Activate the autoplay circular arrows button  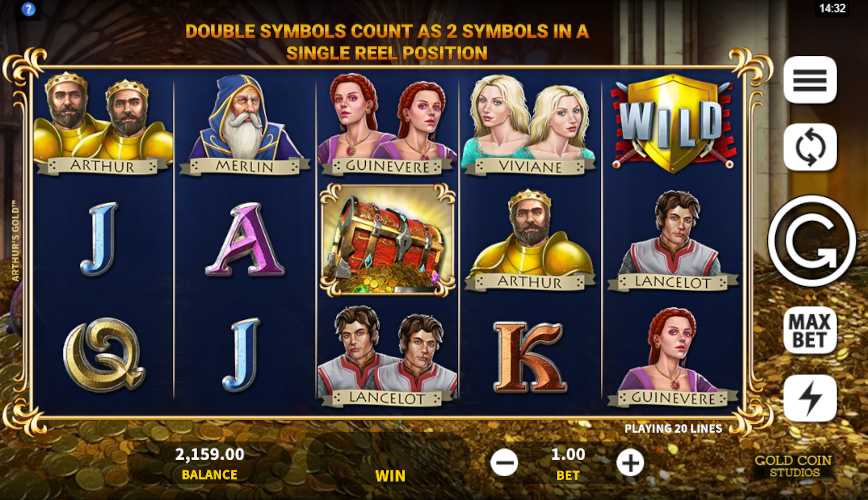pyautogui.click(x=809, y=148)
